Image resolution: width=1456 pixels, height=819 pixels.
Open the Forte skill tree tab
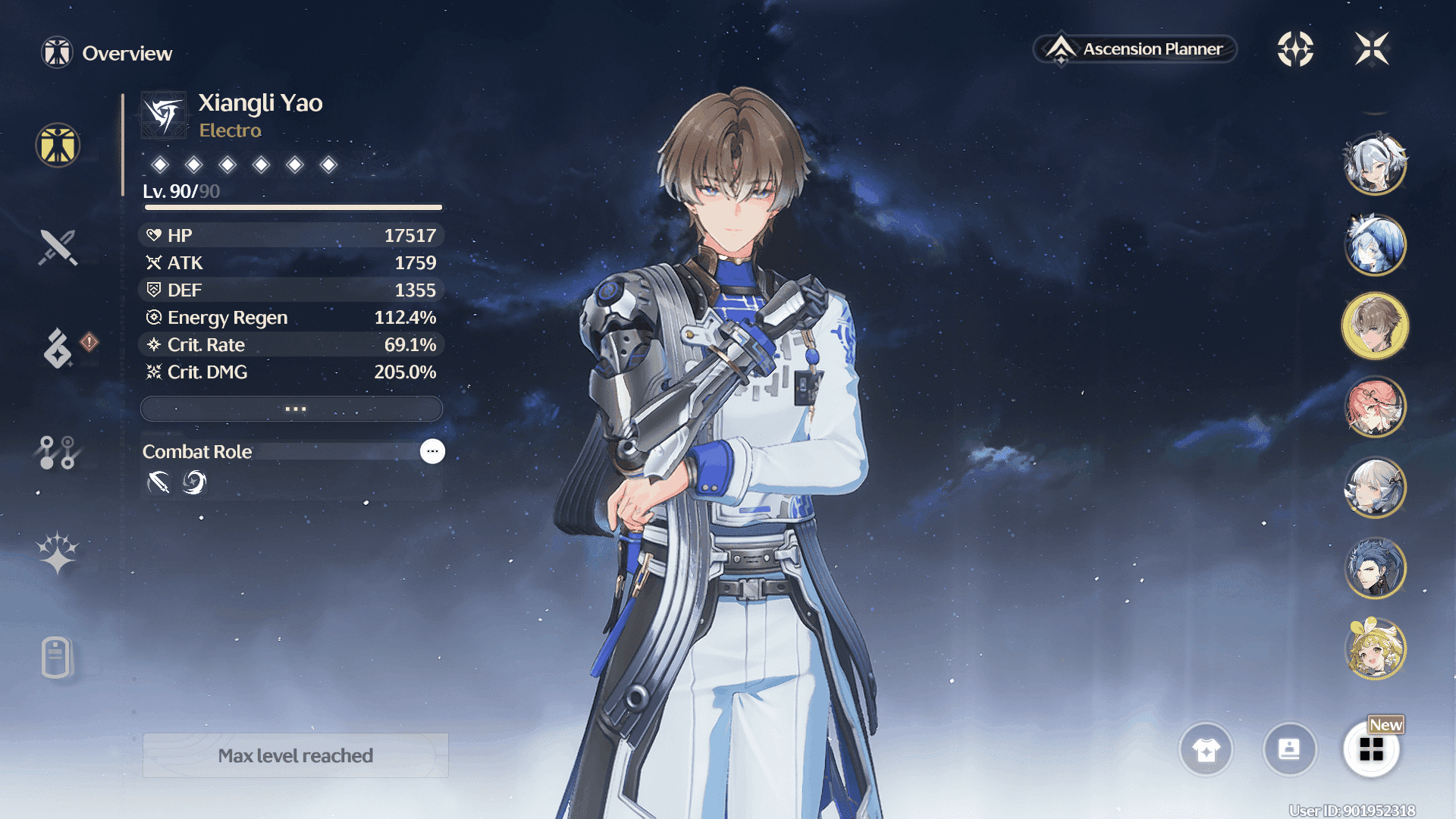(x=58, y=453)
